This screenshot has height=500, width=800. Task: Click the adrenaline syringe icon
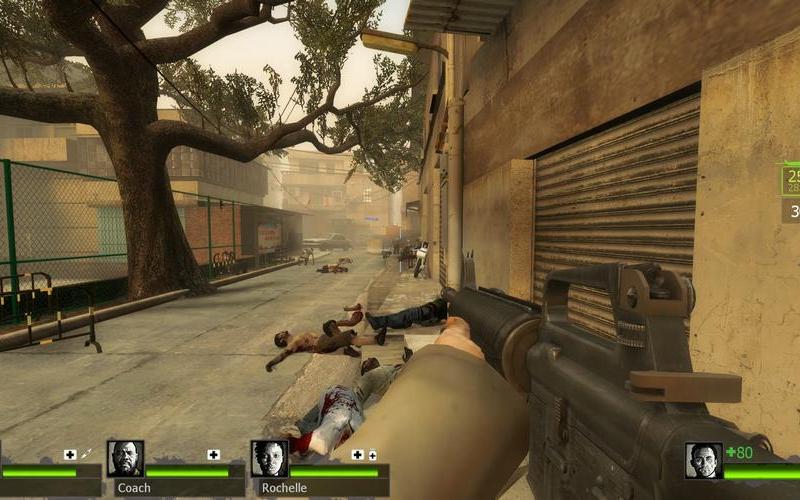86,455
